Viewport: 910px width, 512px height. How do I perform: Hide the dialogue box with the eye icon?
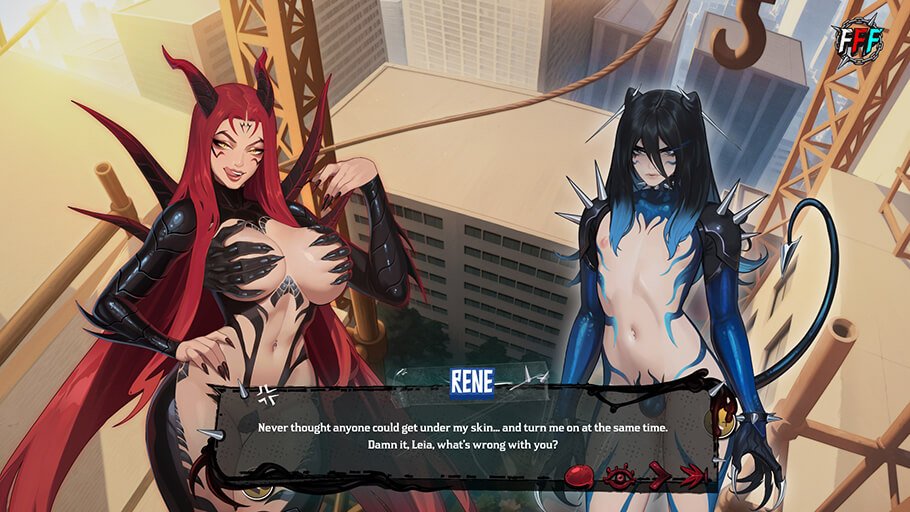click(x=619, y=477)
